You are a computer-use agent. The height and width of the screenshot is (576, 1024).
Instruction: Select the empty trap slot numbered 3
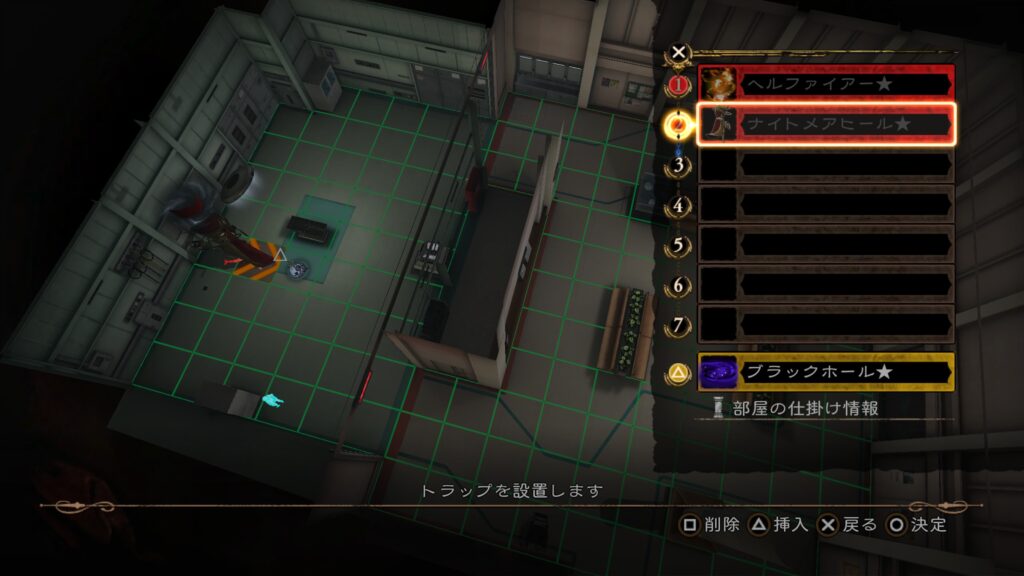(x=825, y=164)
